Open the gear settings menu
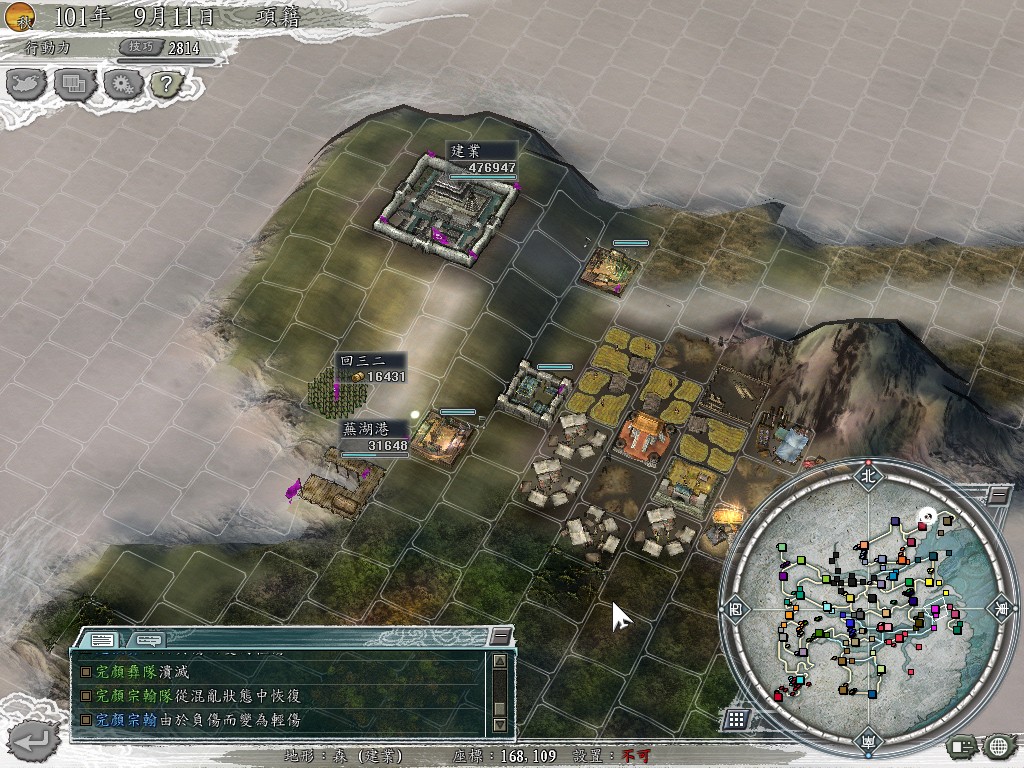This screenshot has width=1024, height=768. tap(121, 84)
